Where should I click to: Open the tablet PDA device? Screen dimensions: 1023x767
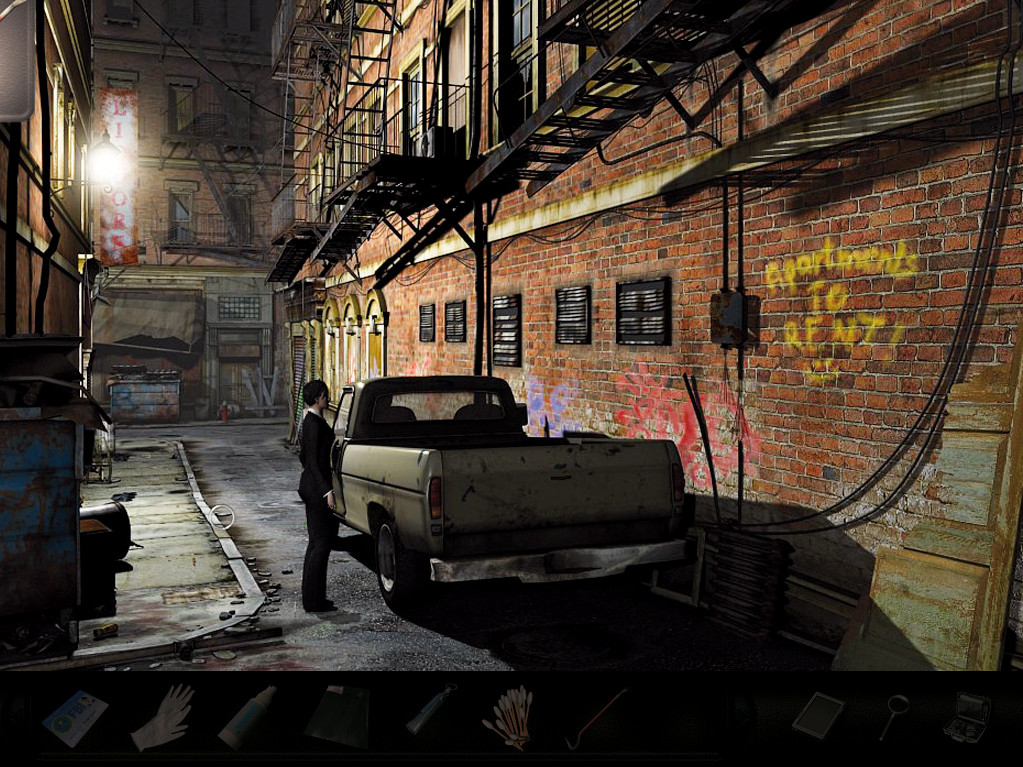coord(817,715)
